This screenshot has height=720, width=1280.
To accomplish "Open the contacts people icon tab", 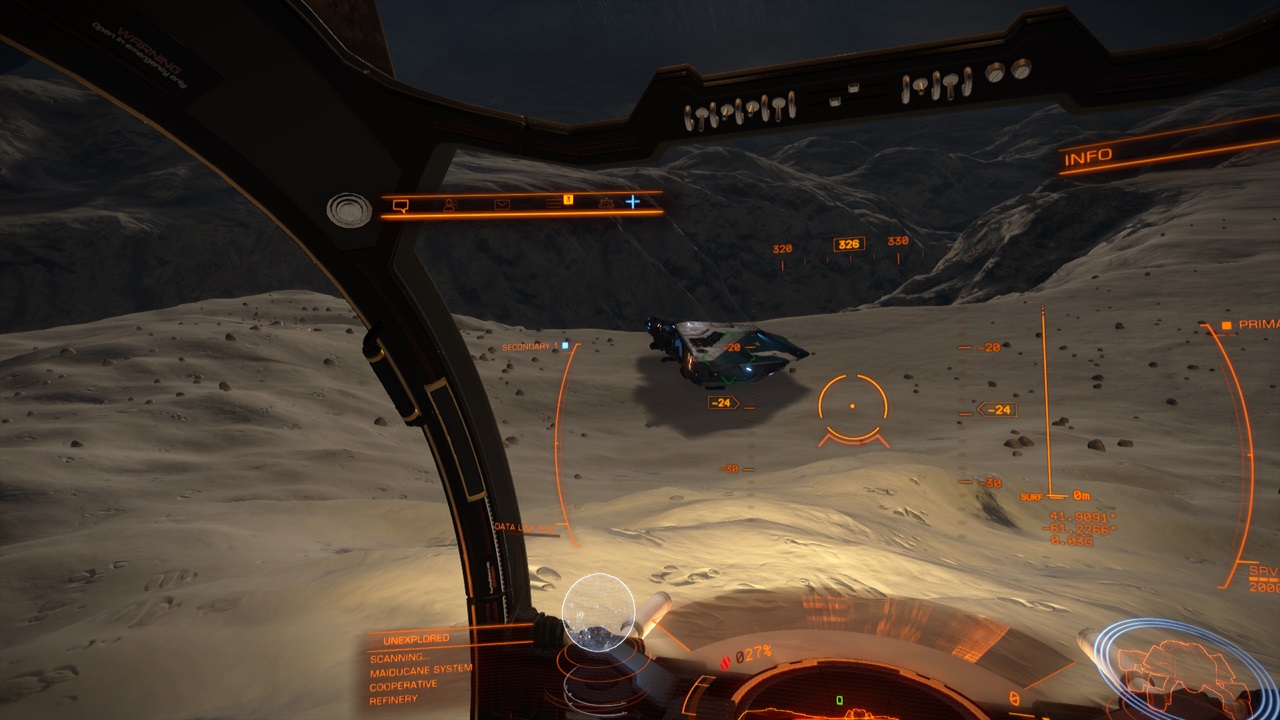I will (x=450, y=204).
